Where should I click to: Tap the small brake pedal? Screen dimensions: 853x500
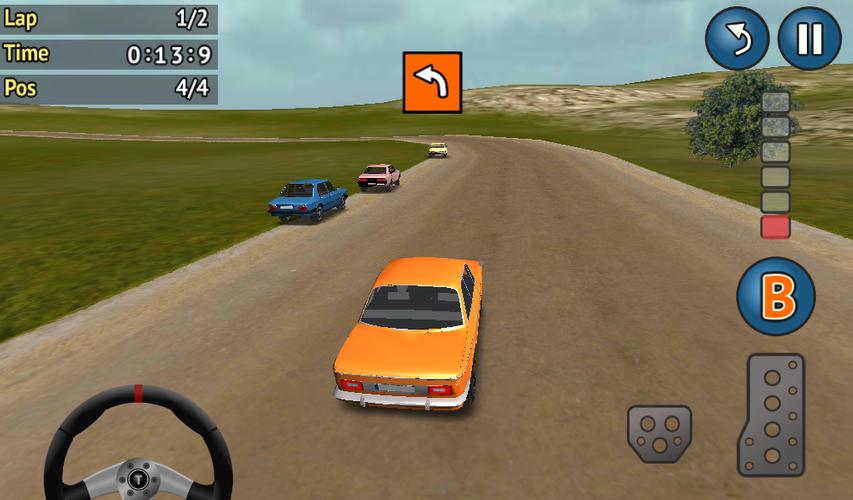click(659, 433)
